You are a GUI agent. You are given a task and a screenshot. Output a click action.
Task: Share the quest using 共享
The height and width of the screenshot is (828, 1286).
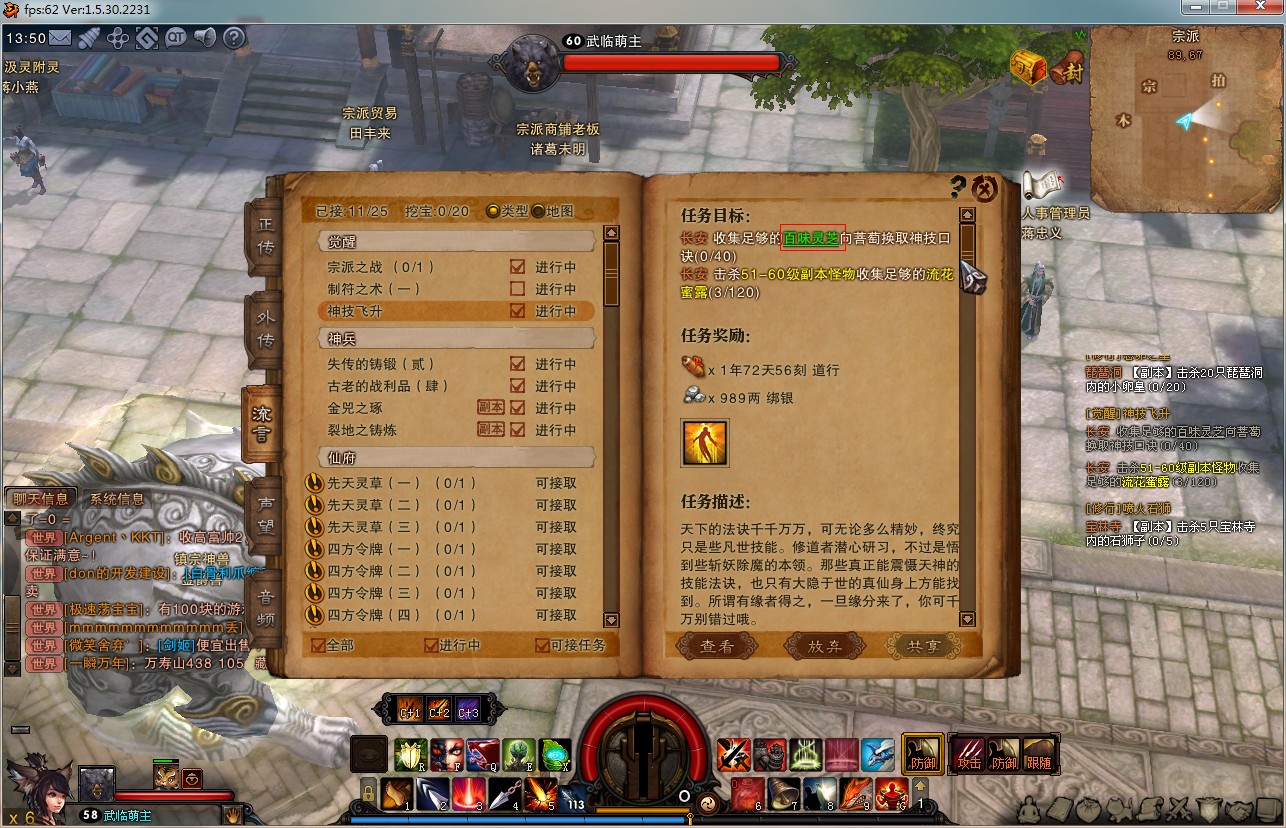coord(923,647)
